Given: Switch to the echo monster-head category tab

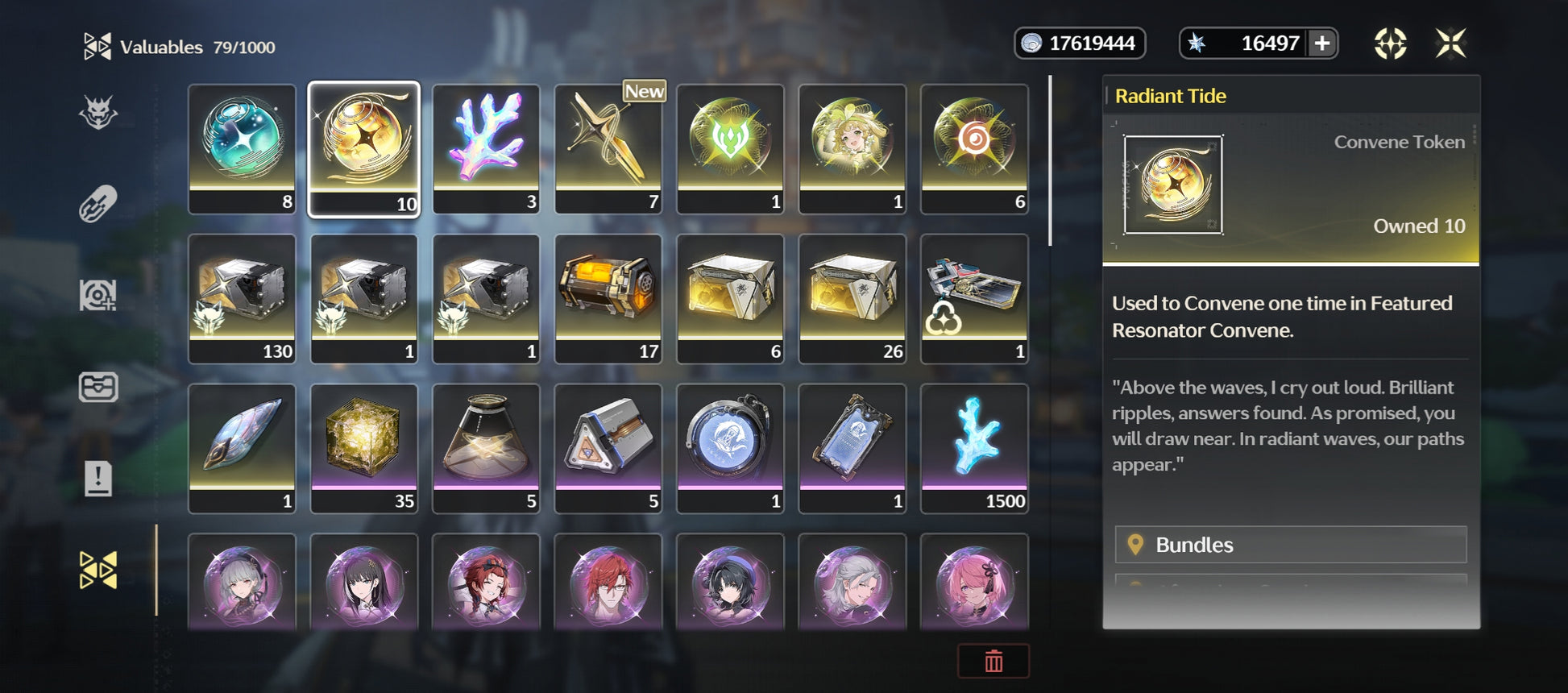Looking at the screenshot, I should (x=98, y=113).
